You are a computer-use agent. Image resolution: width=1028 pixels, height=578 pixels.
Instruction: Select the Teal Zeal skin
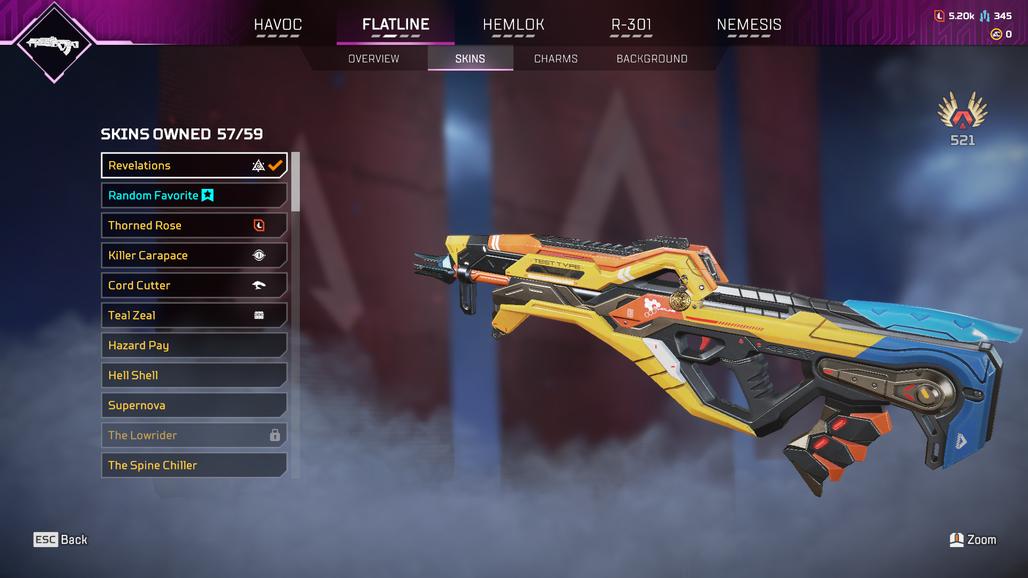point(194,316)
